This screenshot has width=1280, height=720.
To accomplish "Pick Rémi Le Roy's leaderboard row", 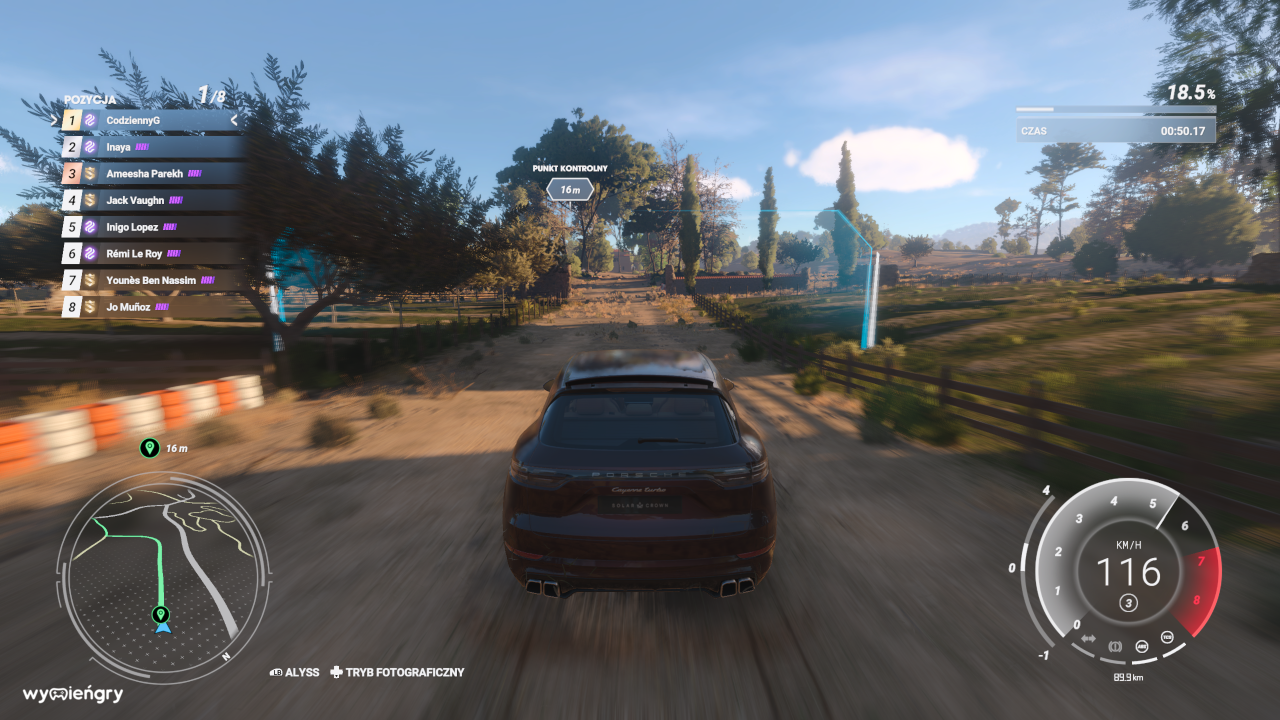I will coord(150,253).
